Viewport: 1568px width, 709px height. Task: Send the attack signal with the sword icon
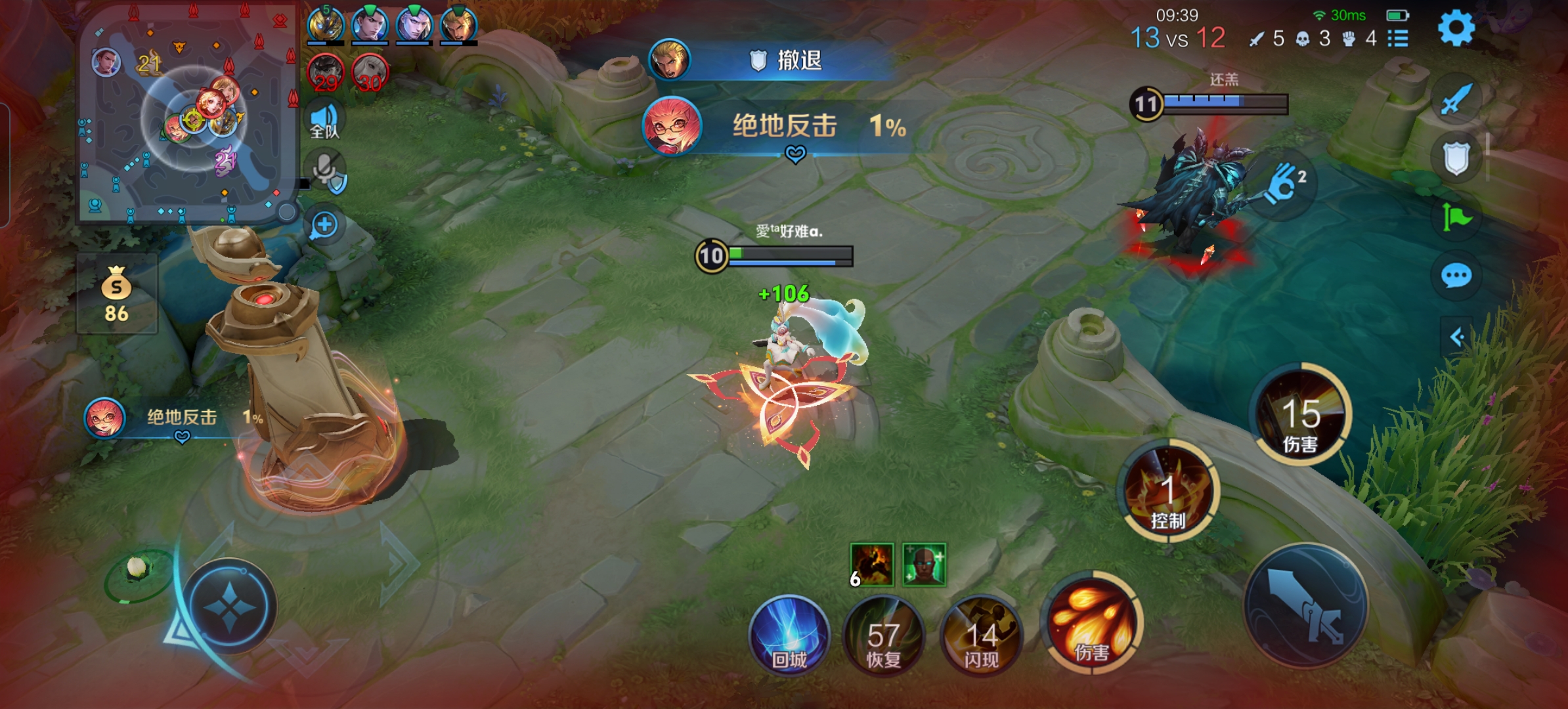pos(1456,100)
